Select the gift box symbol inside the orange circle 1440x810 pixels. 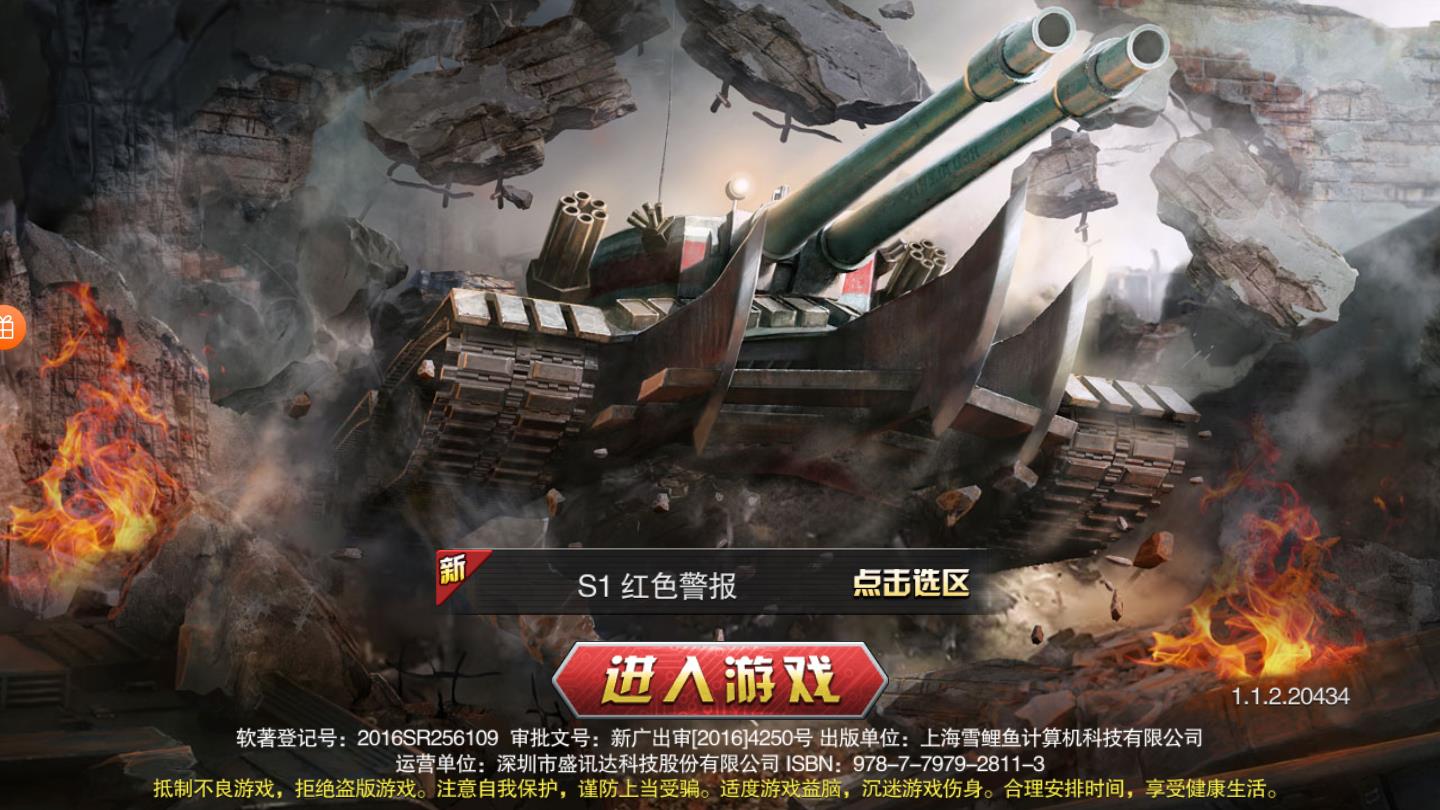tap(8, 327)
